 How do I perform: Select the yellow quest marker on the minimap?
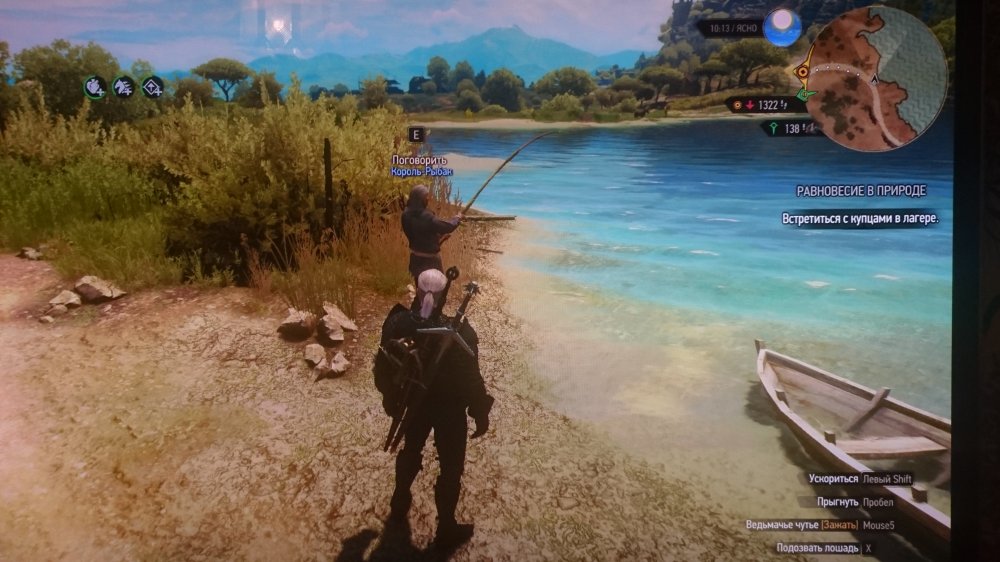(x=803, y=72)
